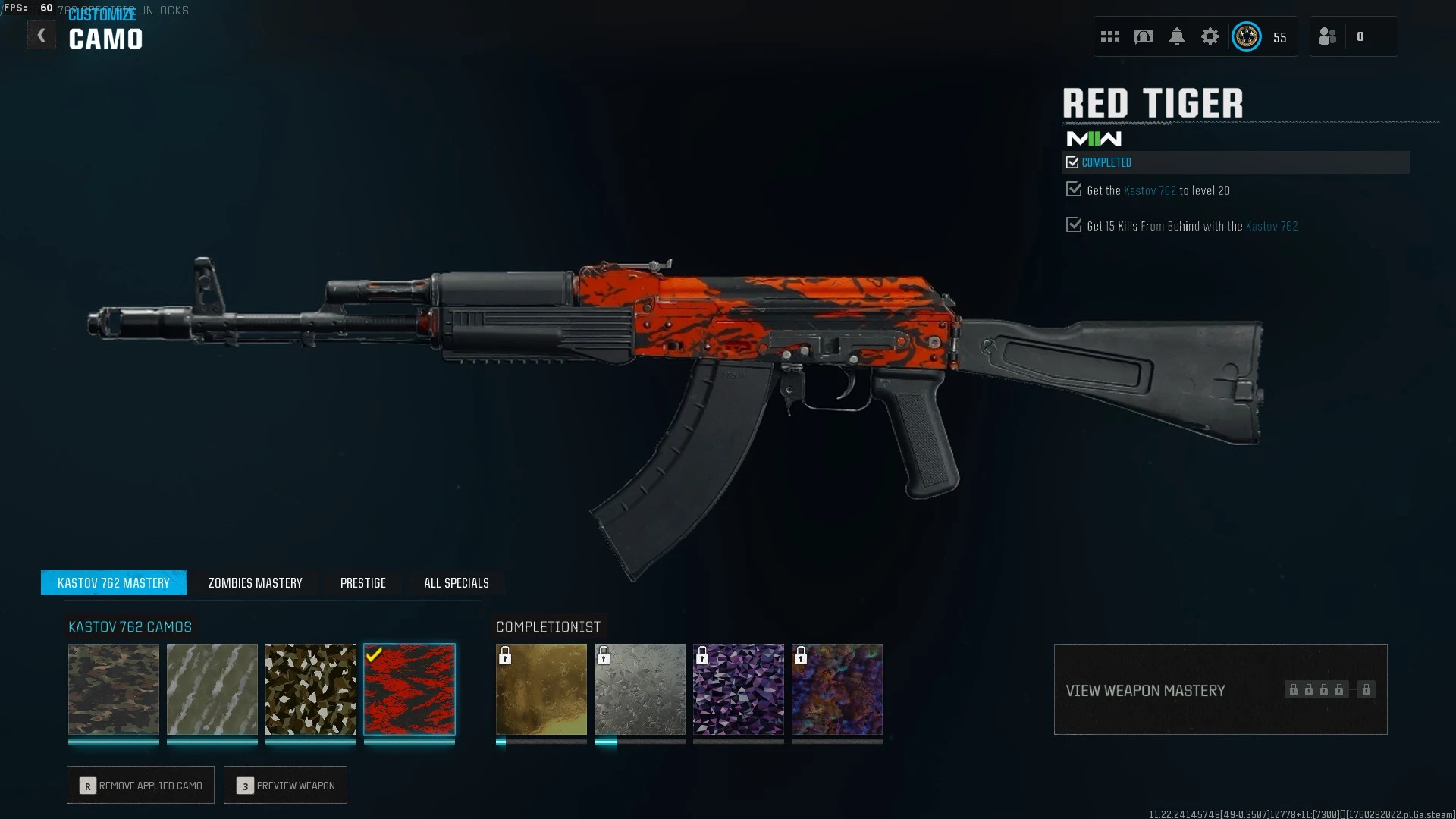Click Remove Applied Camo button
Image resolution: width=1456 pixels, height=819 pixels.
coord(140,785)
